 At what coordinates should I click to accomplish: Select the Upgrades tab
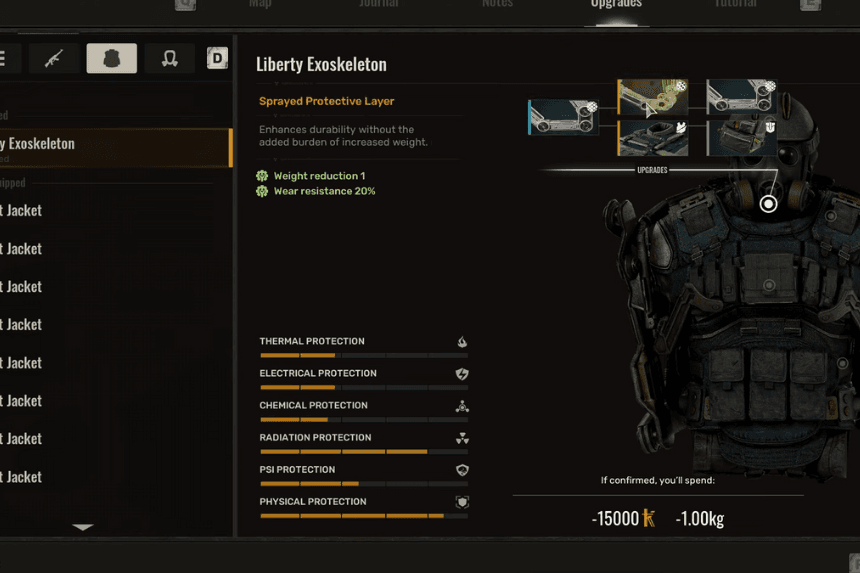(616, 5)
